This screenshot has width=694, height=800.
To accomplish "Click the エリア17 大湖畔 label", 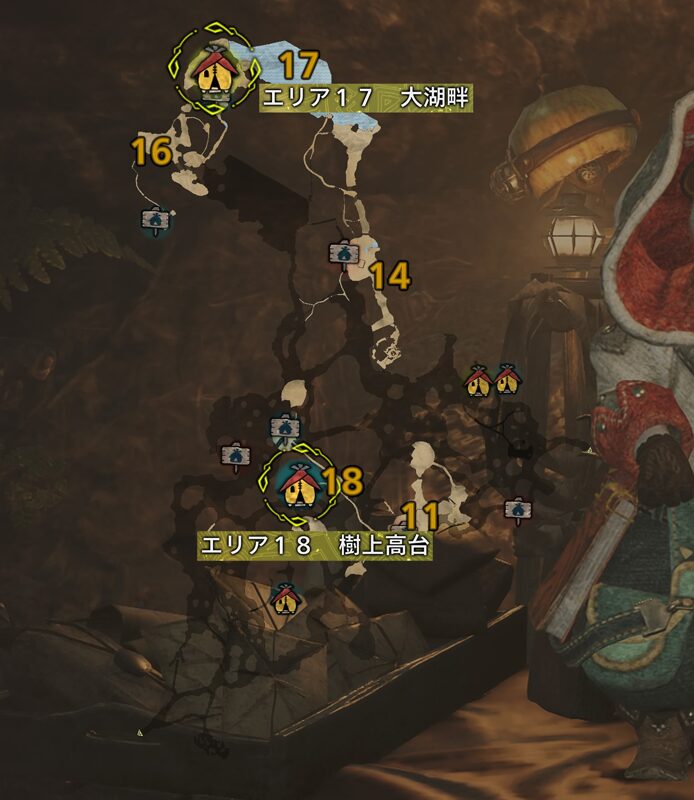I will click(x=366, y=98).
